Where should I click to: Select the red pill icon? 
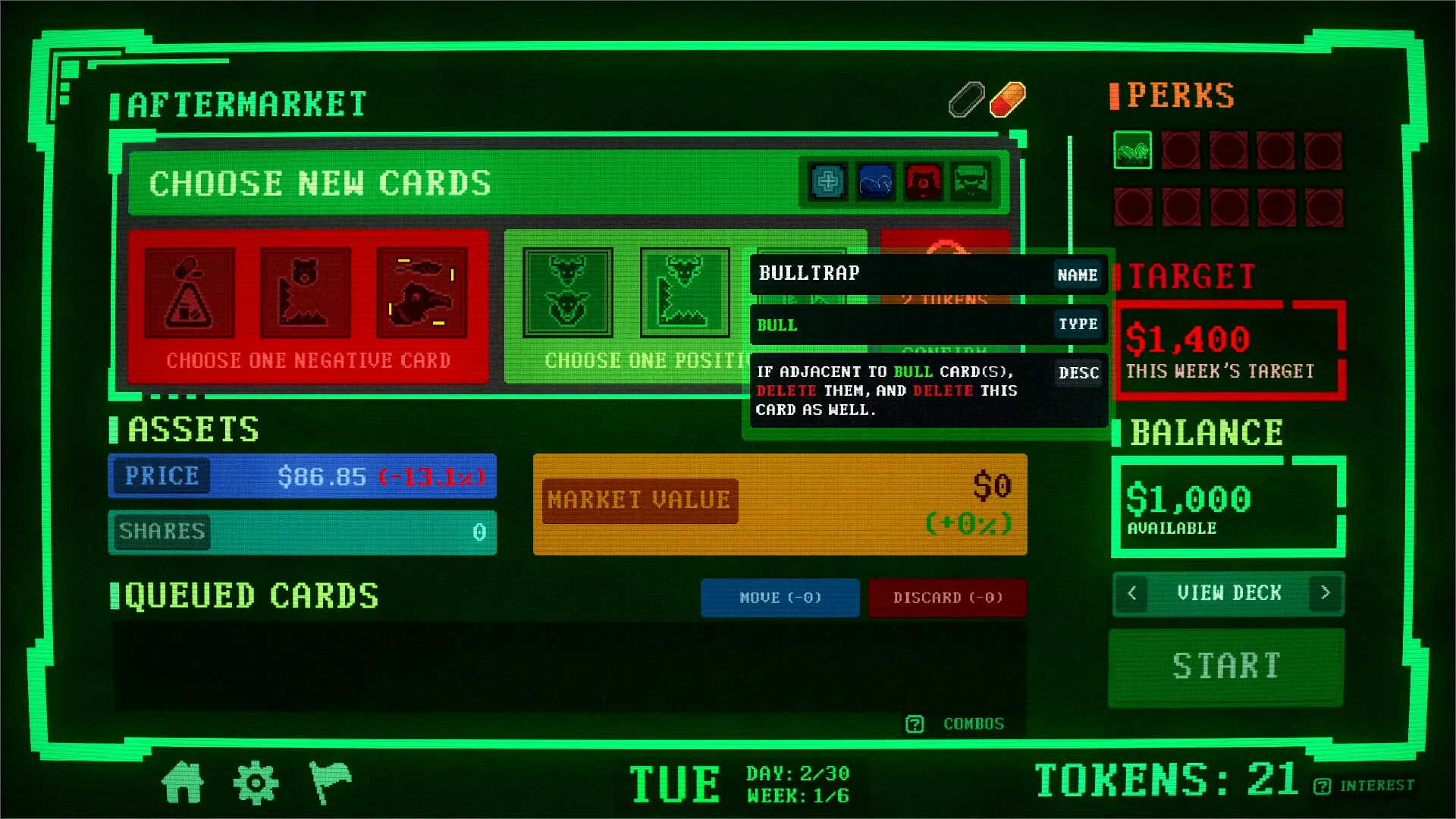tap(1009, 99)
